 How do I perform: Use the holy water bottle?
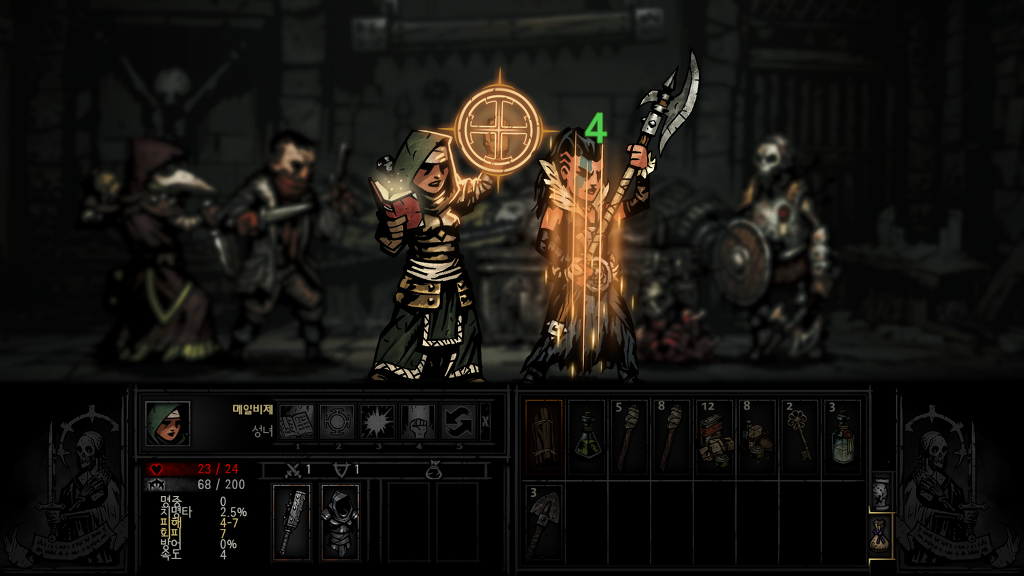pos(843,436)
